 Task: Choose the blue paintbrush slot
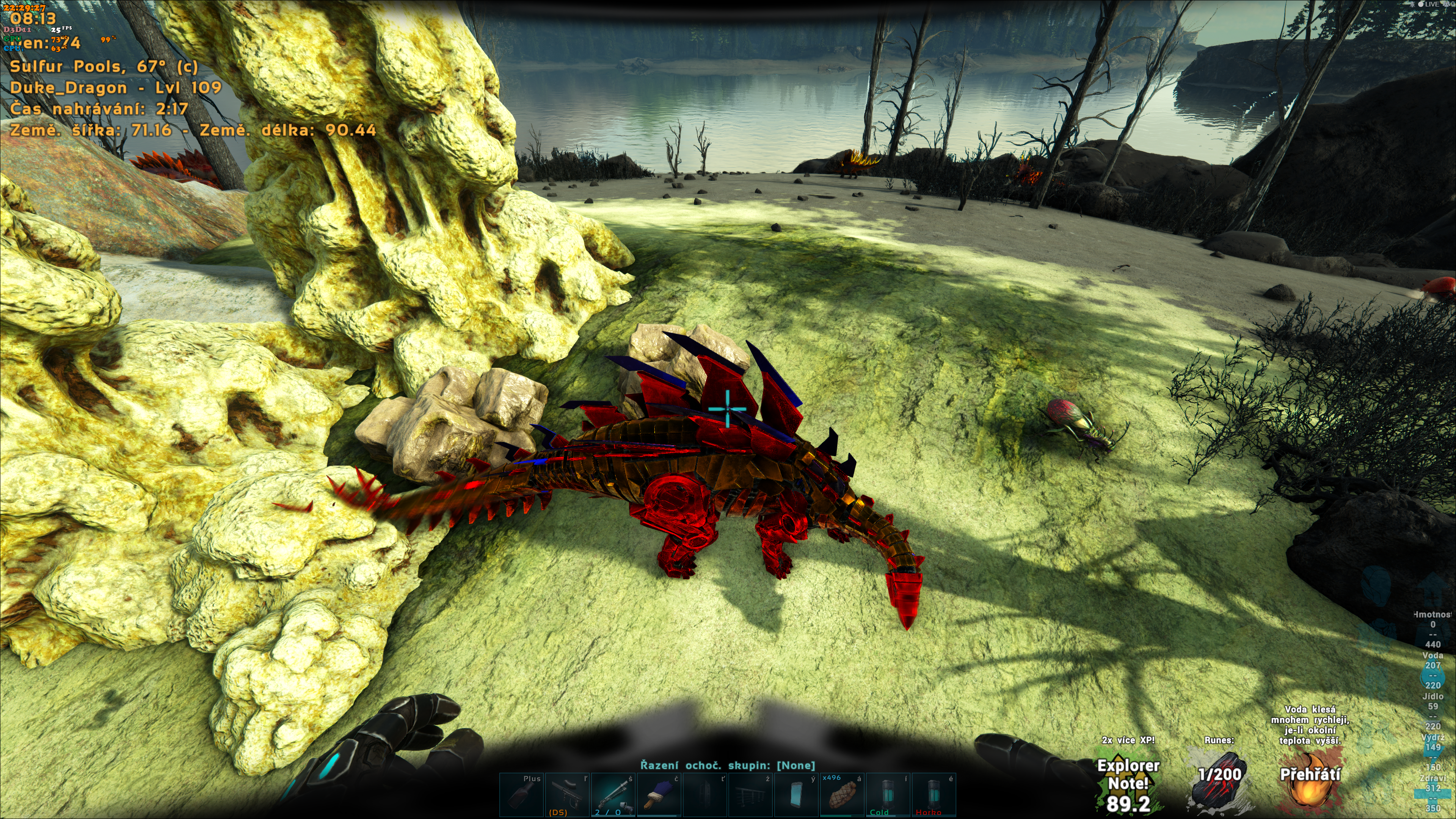659,795
